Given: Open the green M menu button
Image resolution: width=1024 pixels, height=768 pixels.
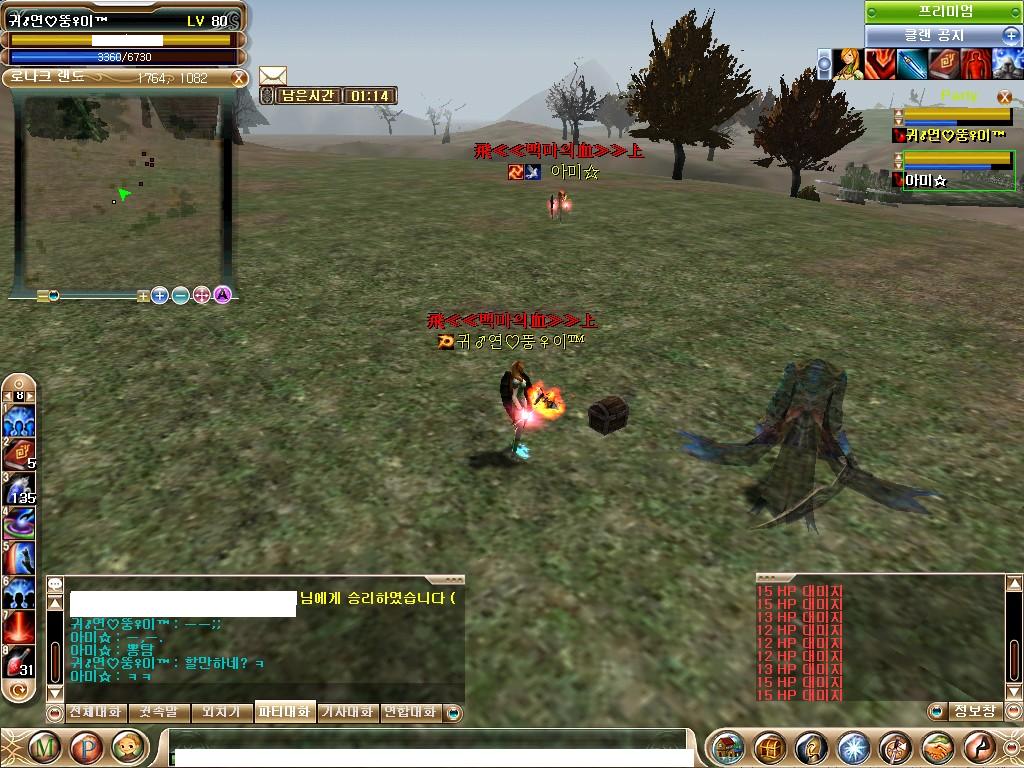Looking at the screenshot, I should 43,747.
